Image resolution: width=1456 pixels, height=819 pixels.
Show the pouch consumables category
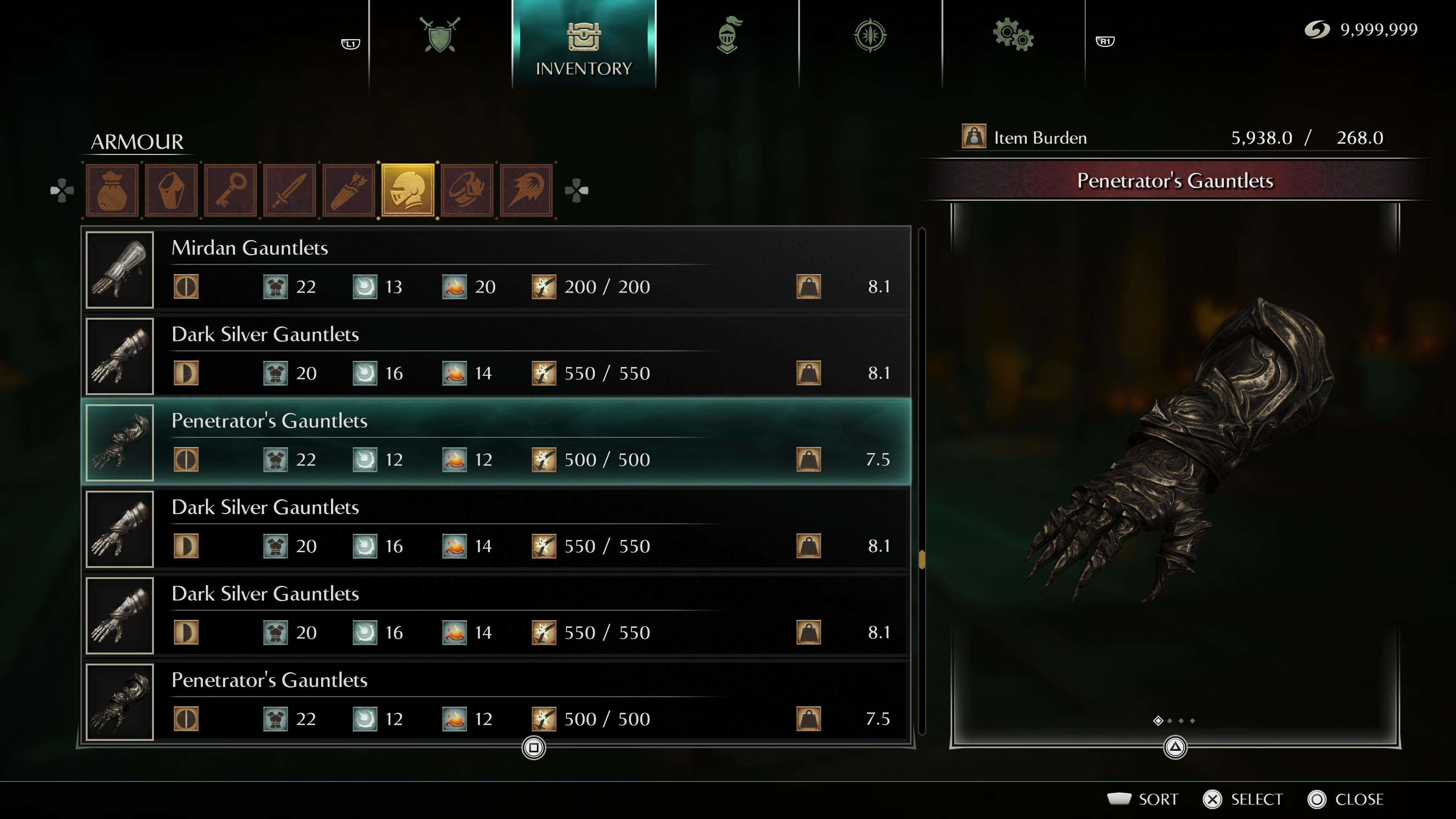pos(112,190)
